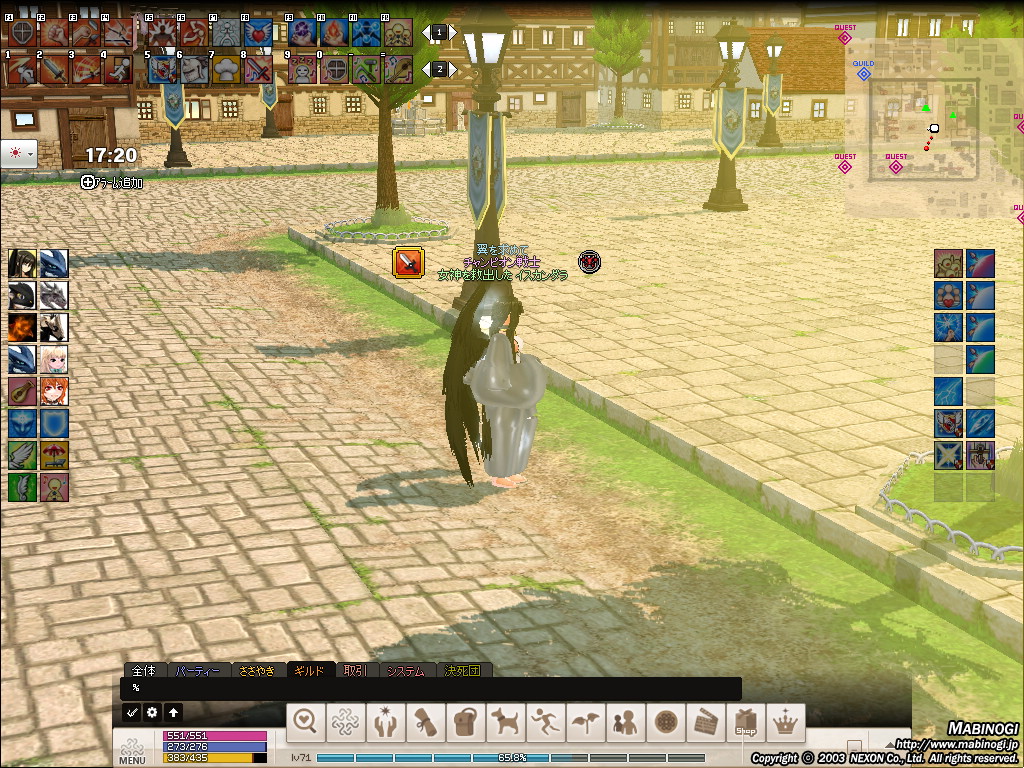Switch to the ギルド chat tab
The width and height of the screenshot is (1024, 768).
coord(309,671)
